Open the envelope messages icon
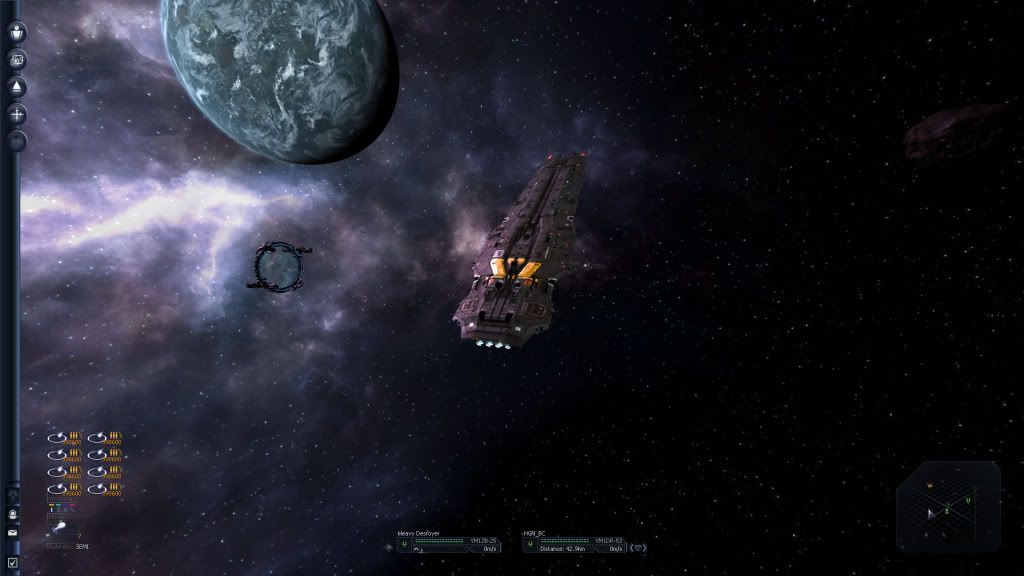Image resolution: width=1024 pixels, height=576 pixels. pos(12,533)
